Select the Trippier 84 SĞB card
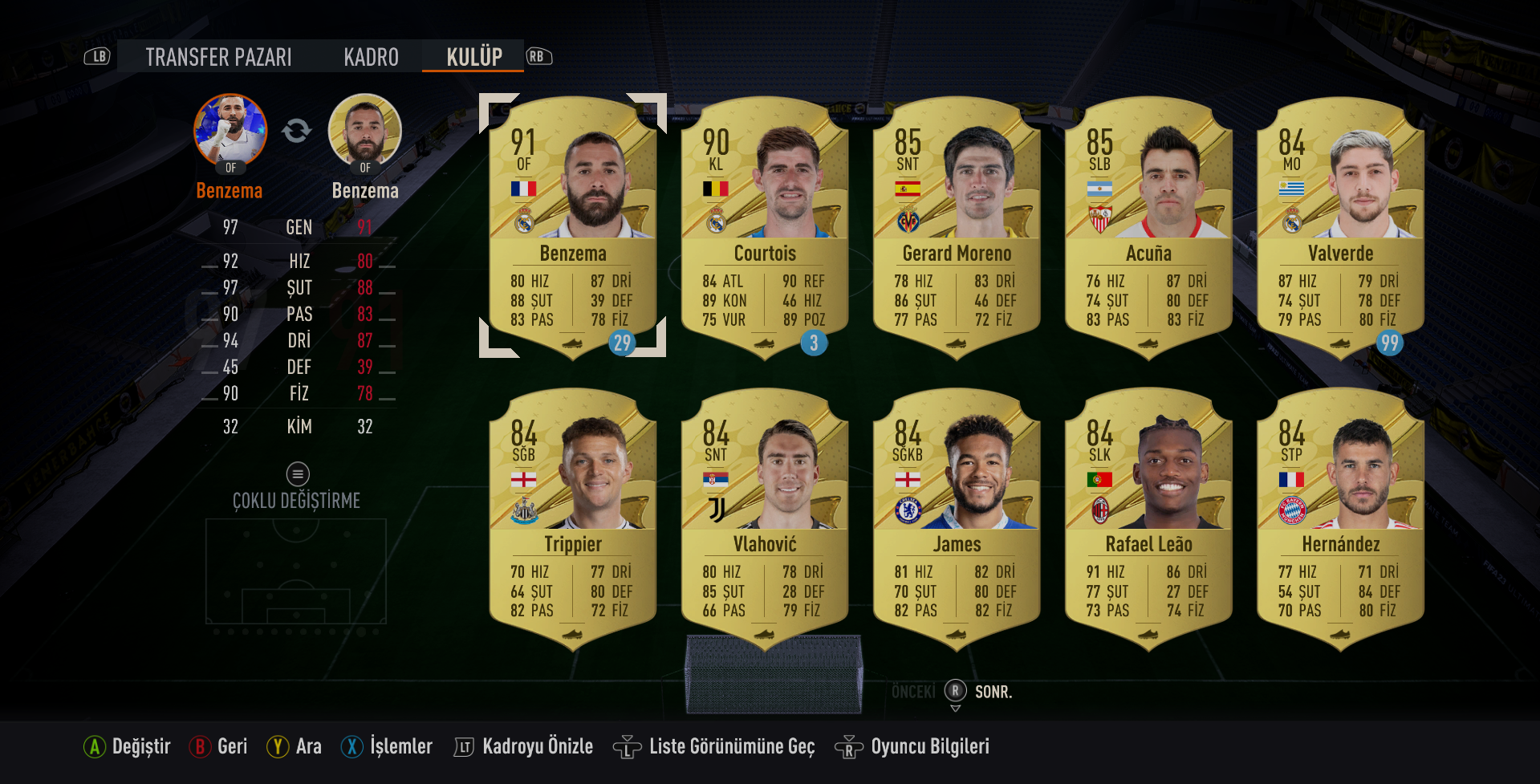The height and width of the screenshot is (784, 1540). [x=572, y=518]
